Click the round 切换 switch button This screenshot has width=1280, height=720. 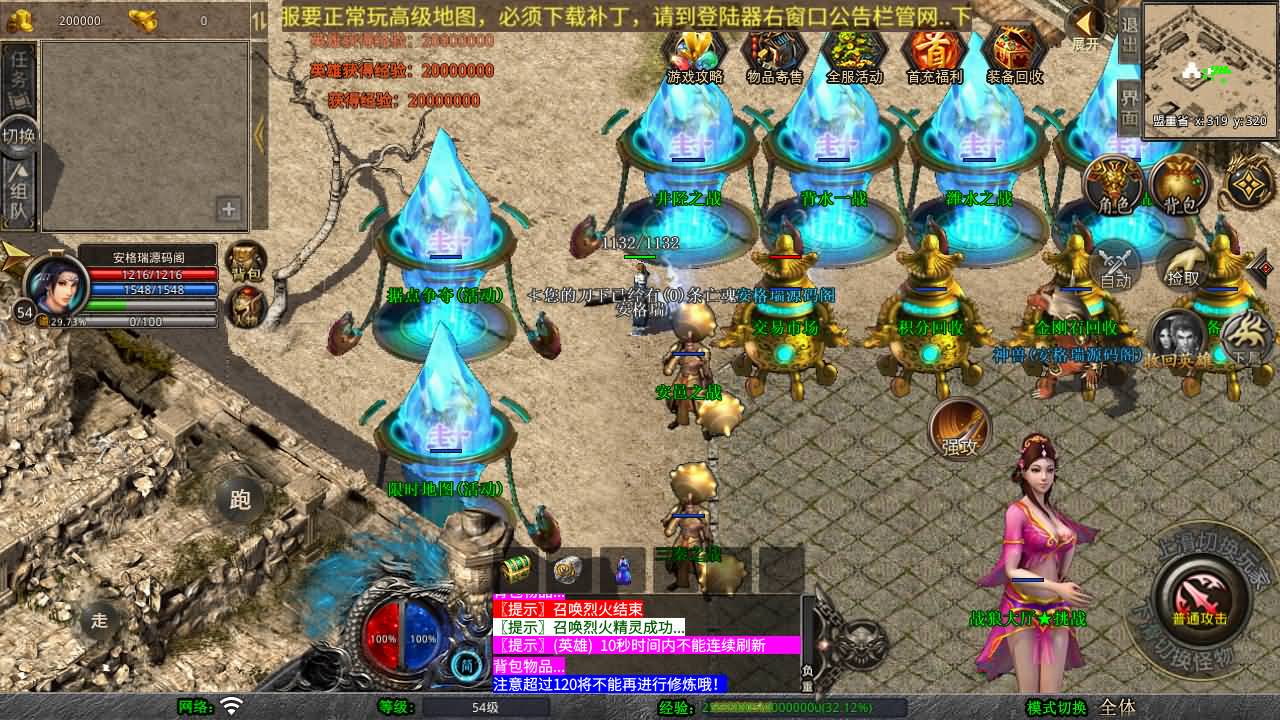click(x=19, y=135)
